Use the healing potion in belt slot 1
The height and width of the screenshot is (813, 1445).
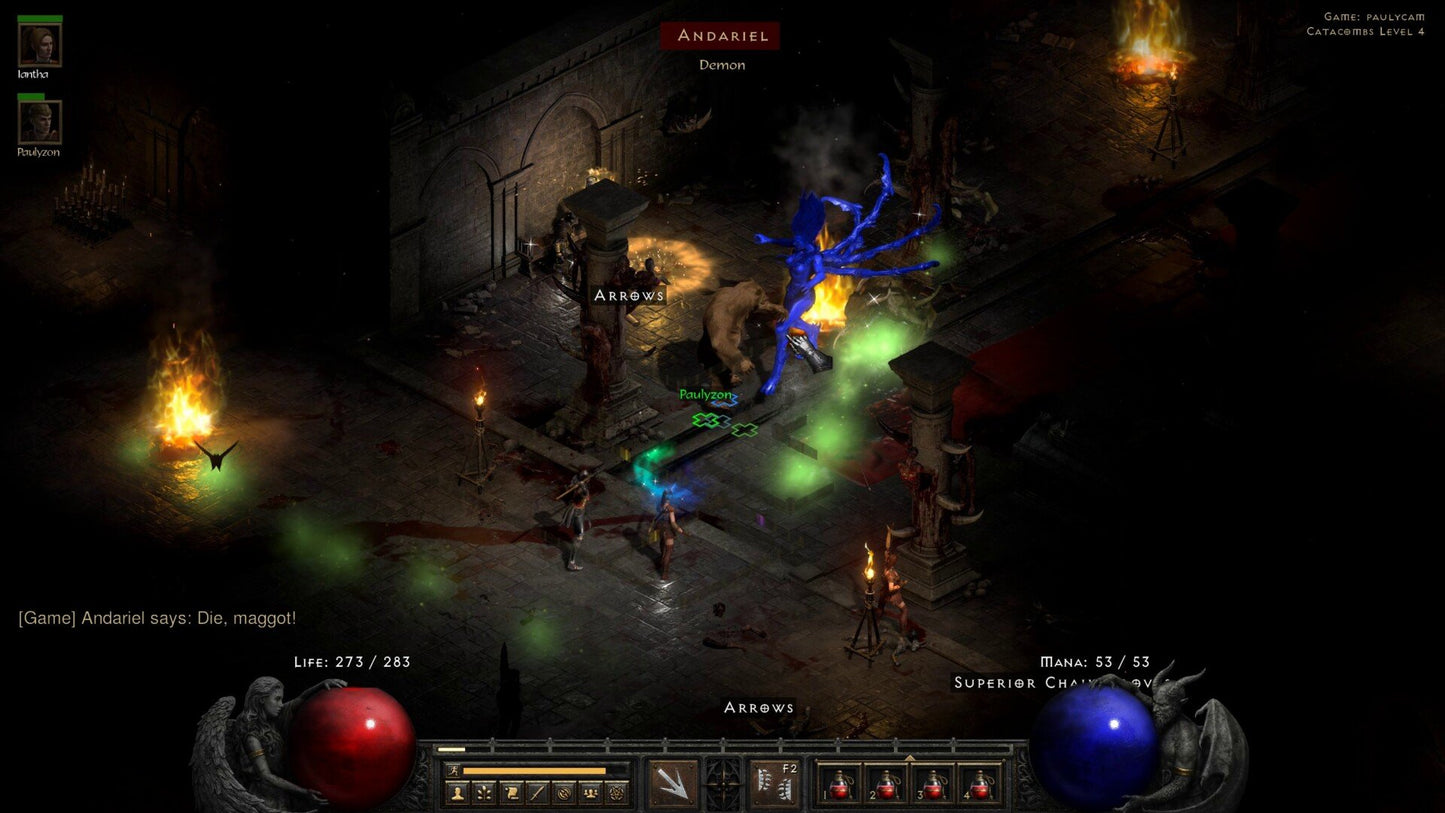[838, 783]
